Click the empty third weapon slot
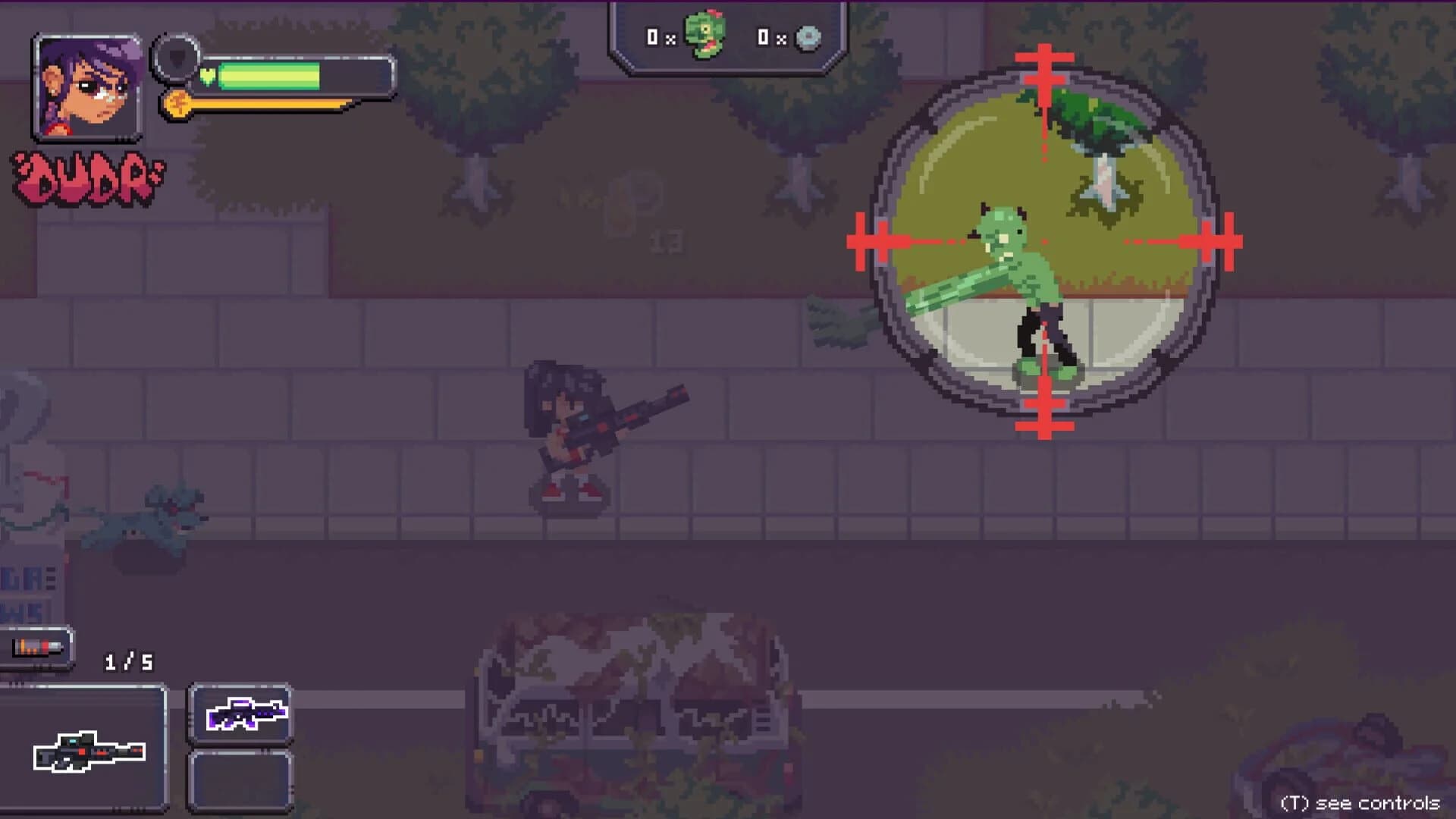The image size is (1456, 819). [242, 781]
